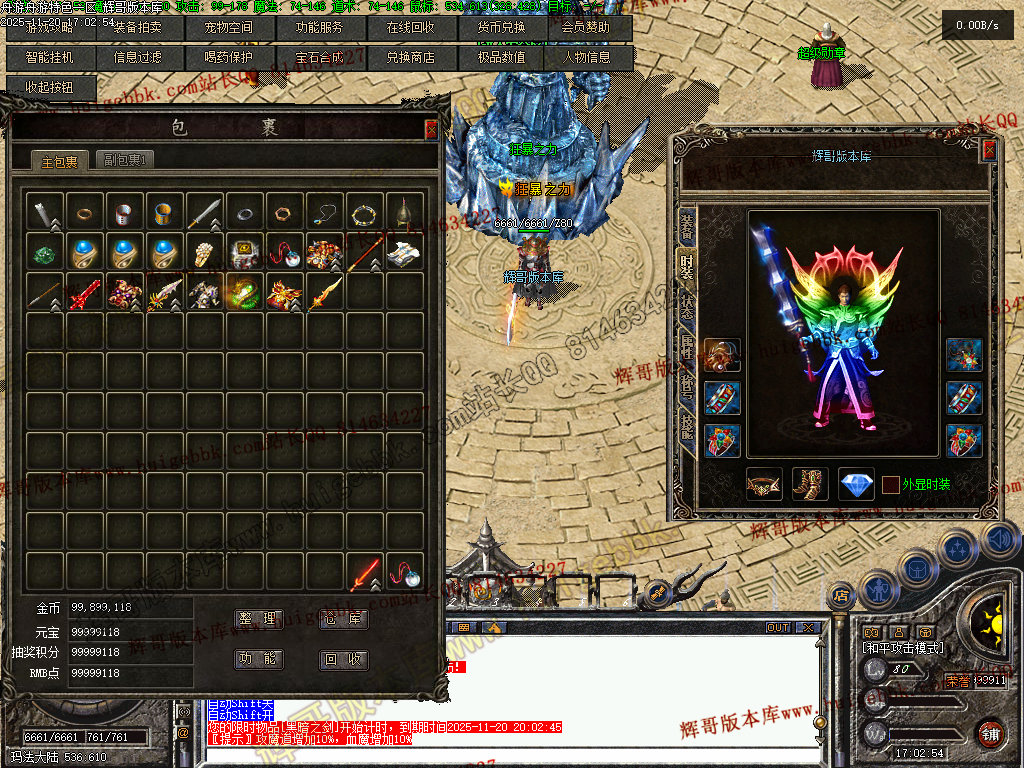Select the boots slot in the character panel

pos(810,485)
